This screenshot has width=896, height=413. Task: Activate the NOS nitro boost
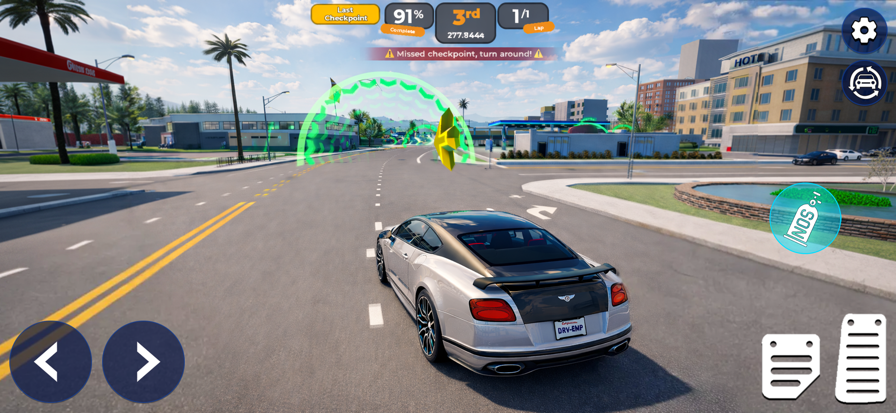[805, 218]
